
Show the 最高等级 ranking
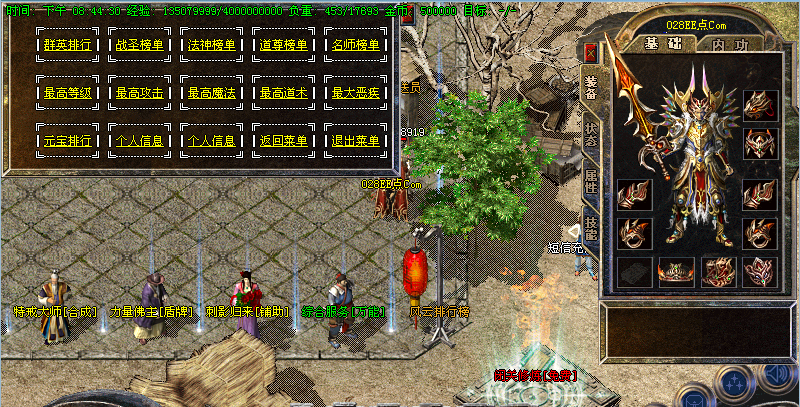(68, 93)
